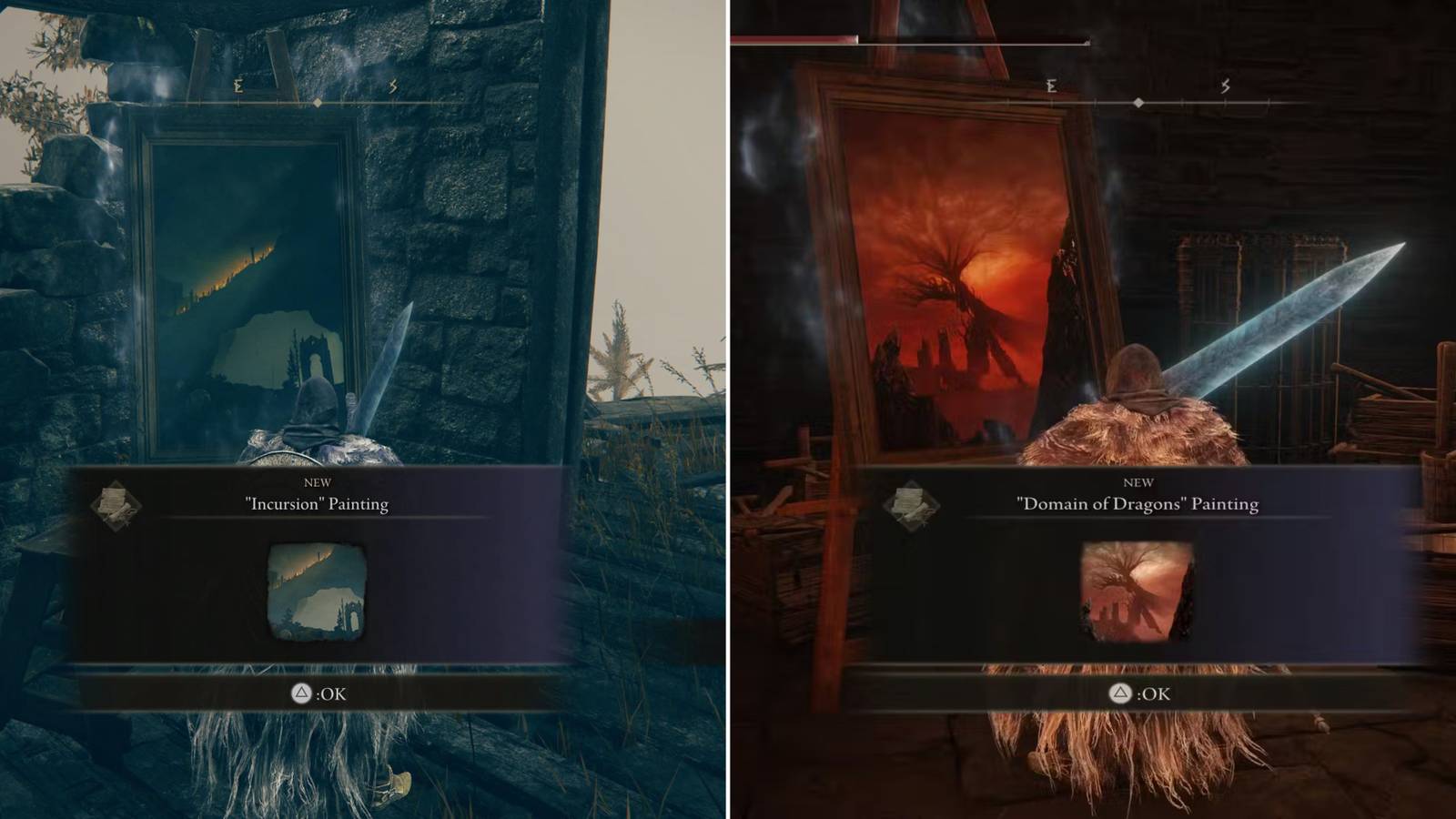This screenshot has height=819, width=1456.
Task: Click the diamond heading indicator on right compass
Action: click(1138, 102)
